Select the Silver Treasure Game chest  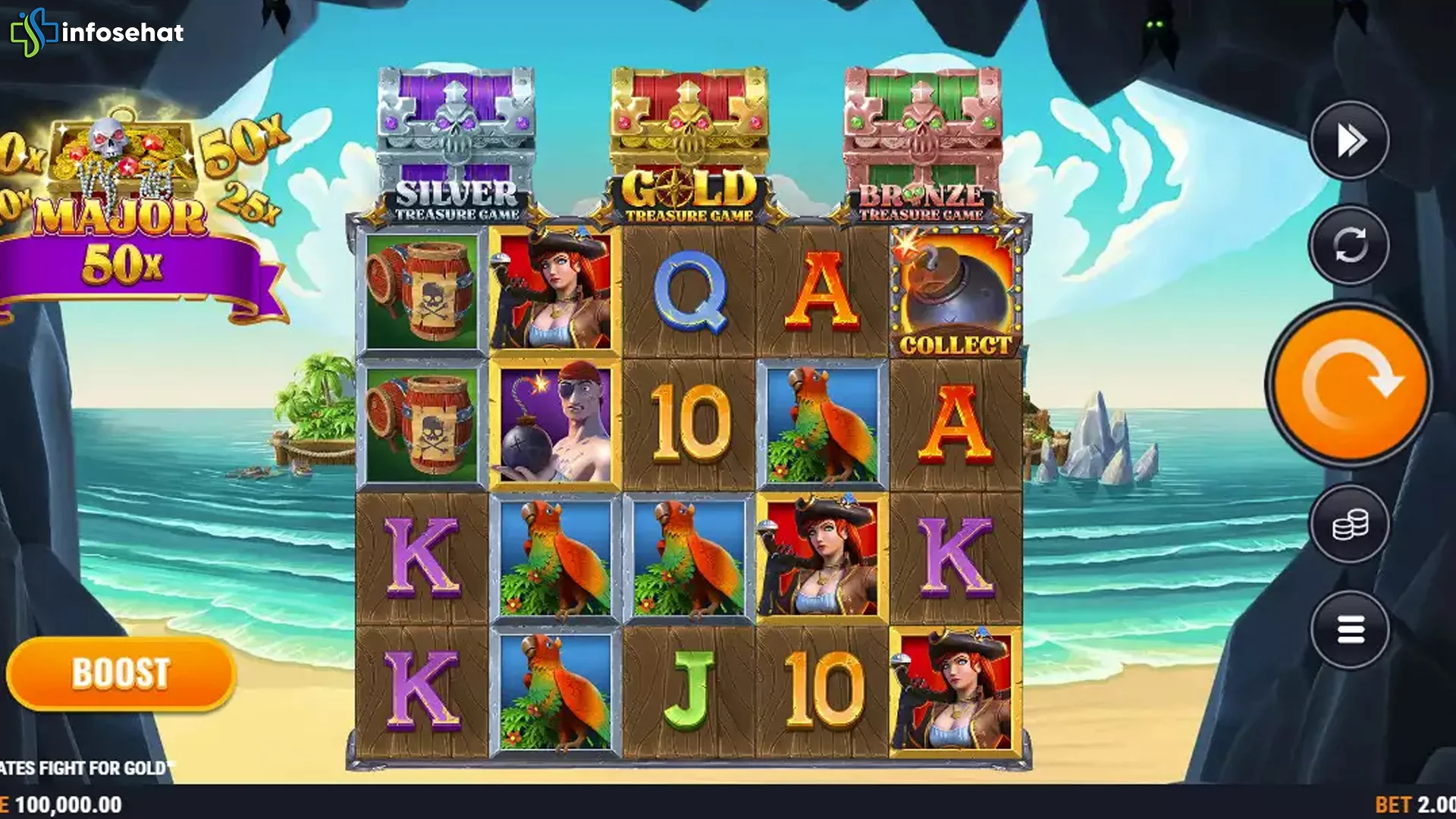coord(453,129)
